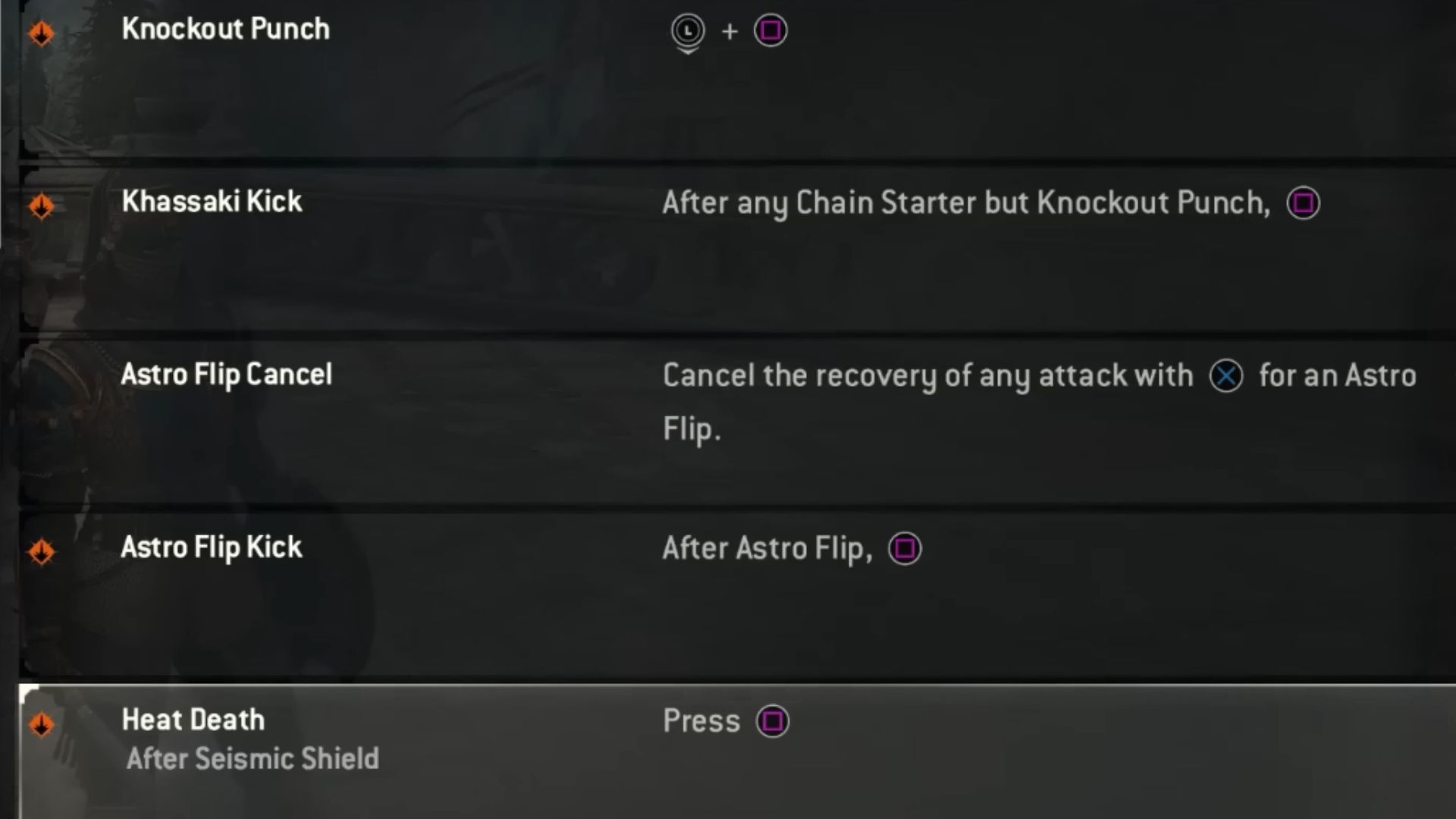The width and height of the screenshot is (1456, 819).
Task: Click the After Seismic Shield subtitle text
Action: pos(252,758)
